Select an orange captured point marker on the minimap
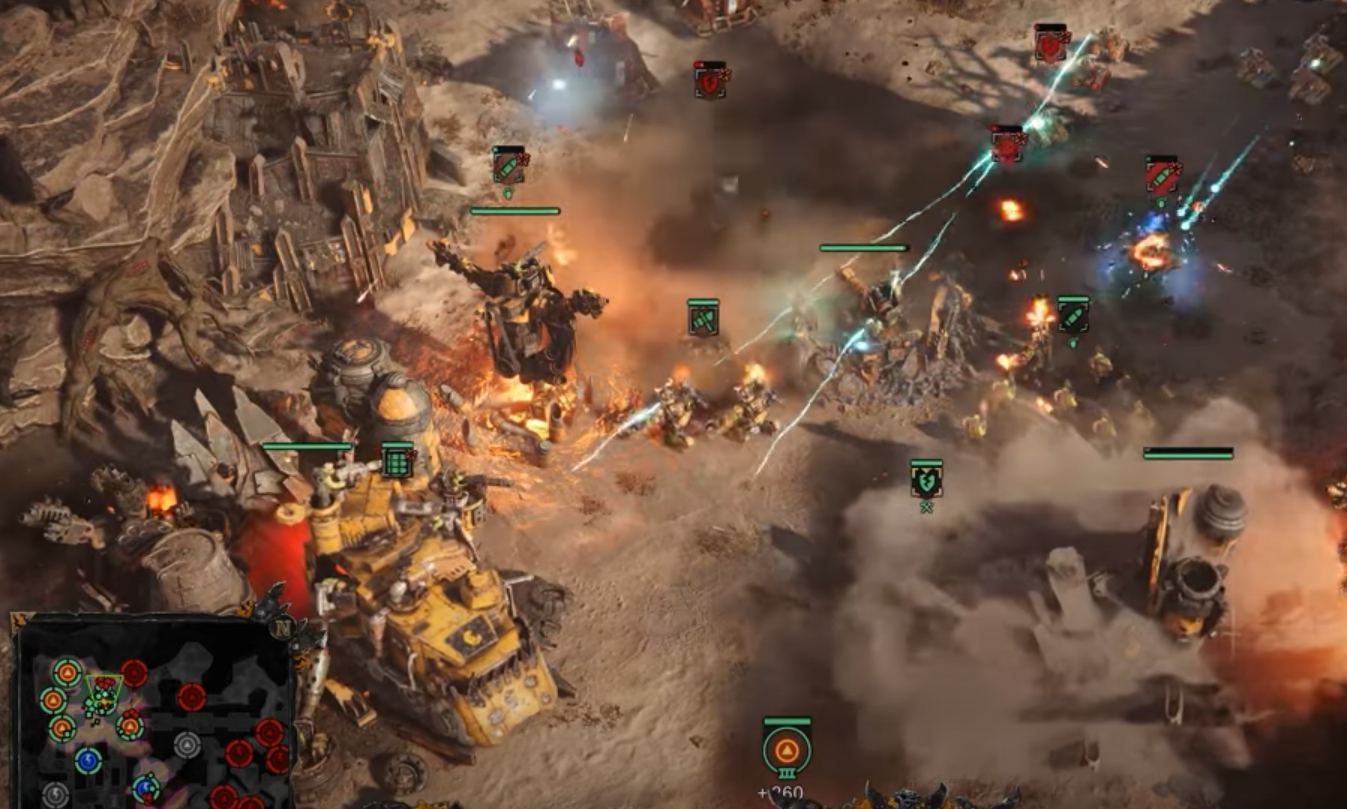 point(66,671)
